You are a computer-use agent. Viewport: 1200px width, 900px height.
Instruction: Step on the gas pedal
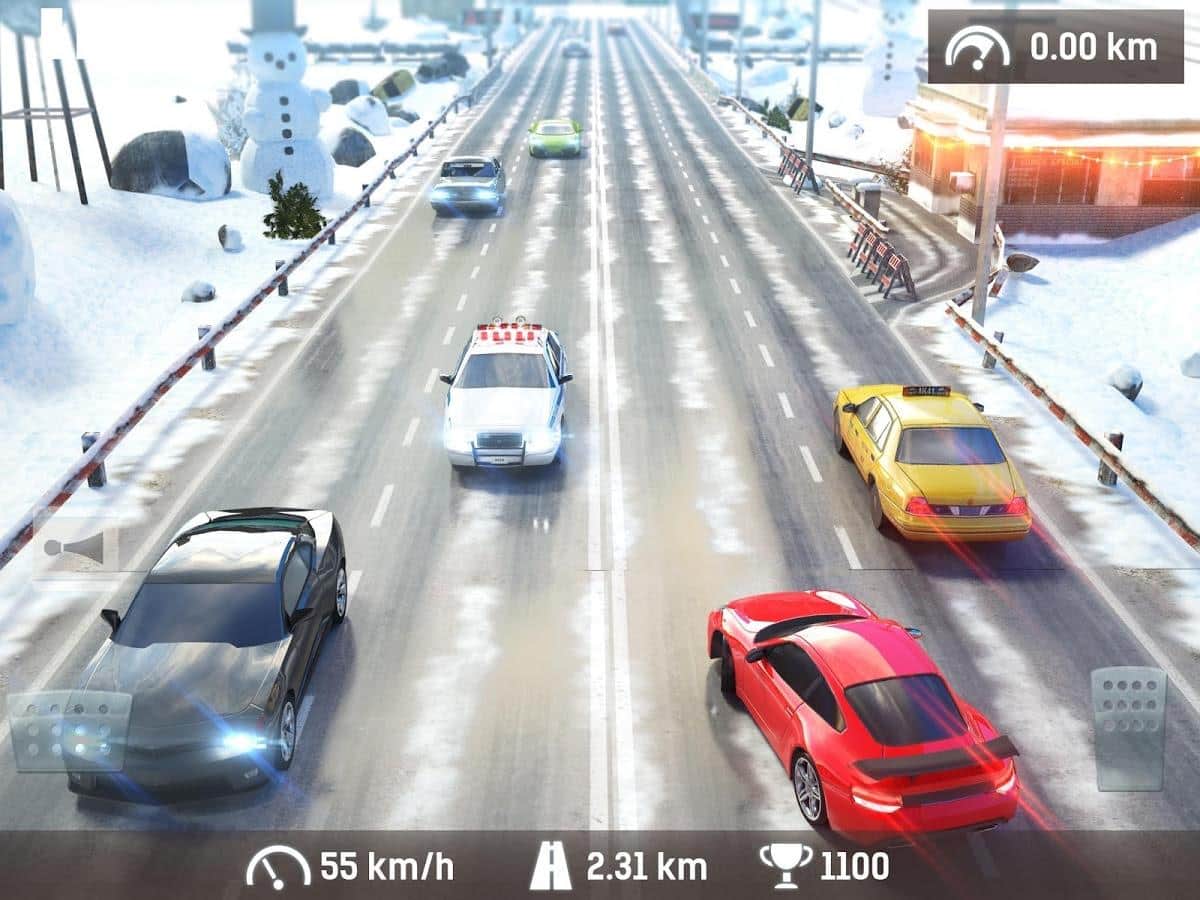coord(1128,729)
